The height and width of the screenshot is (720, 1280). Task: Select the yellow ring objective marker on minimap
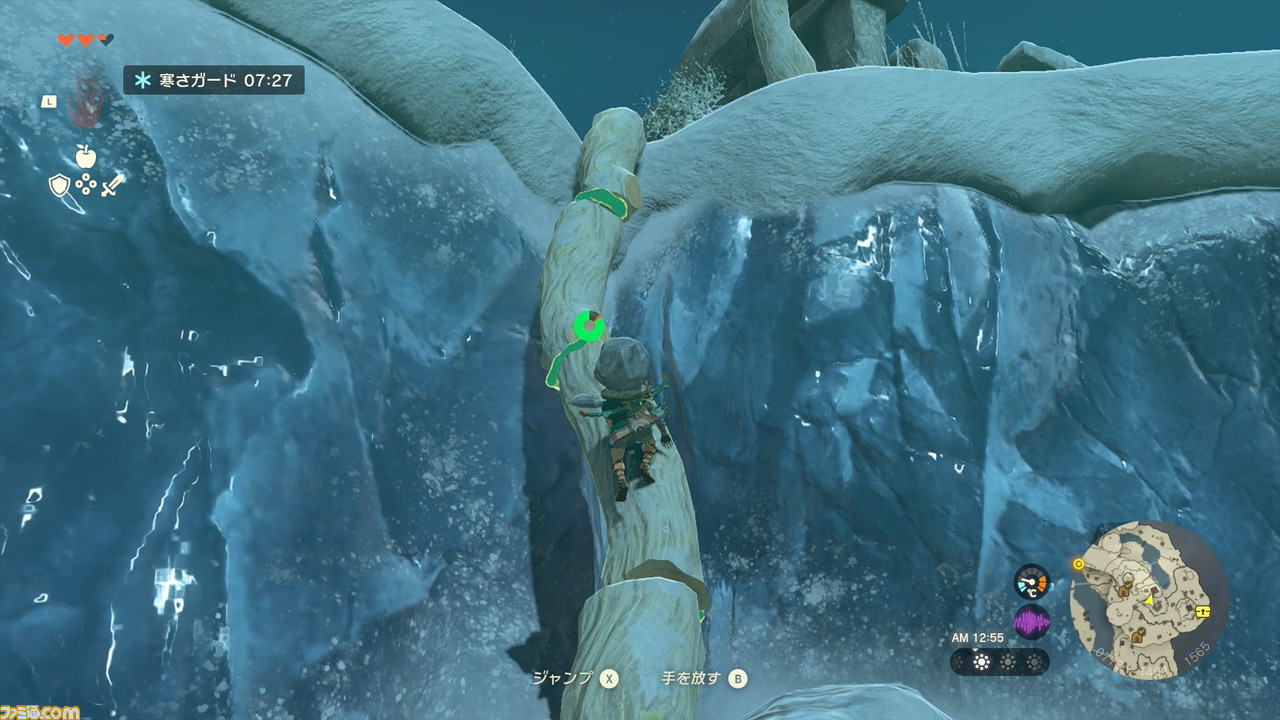[1078, 564]
